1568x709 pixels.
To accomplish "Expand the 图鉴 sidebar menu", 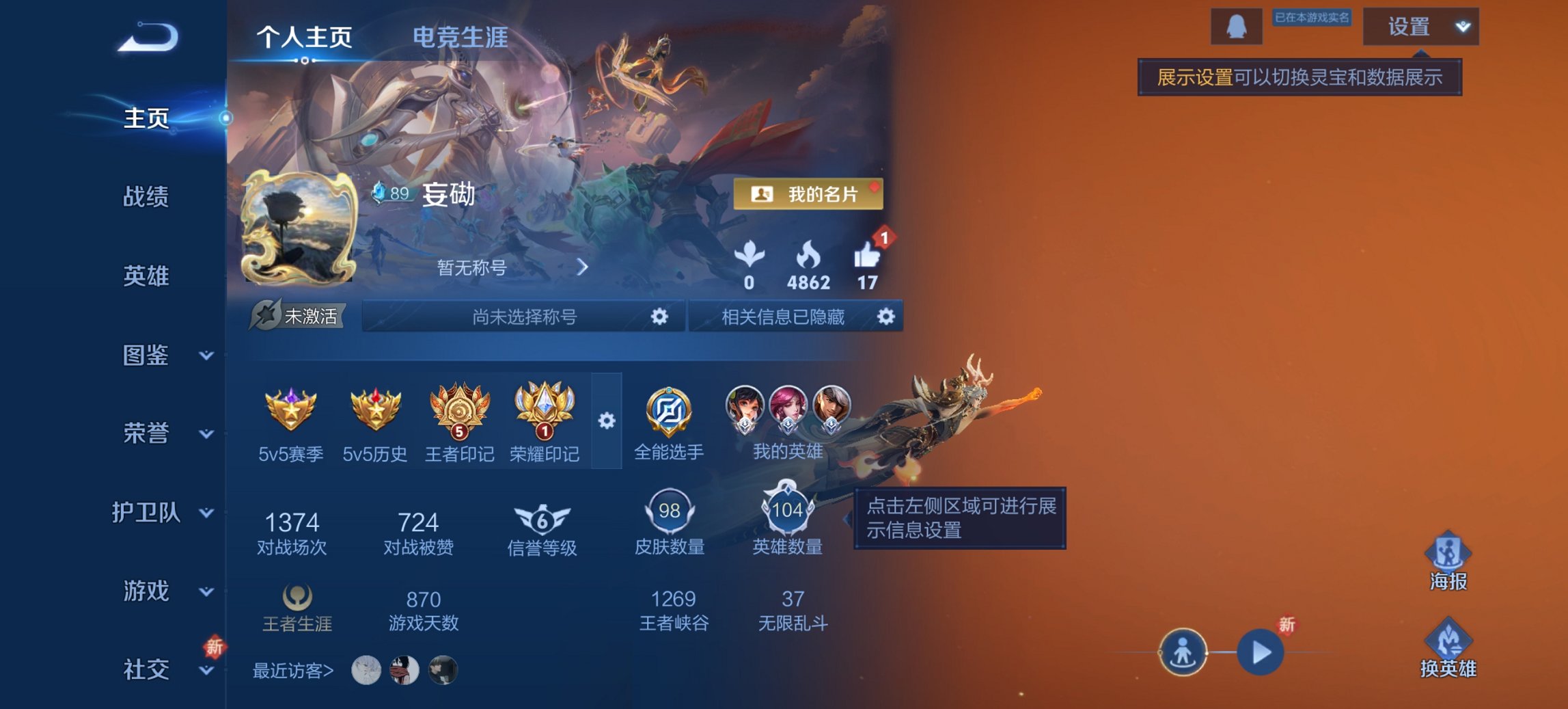I will tap(151, 356).
